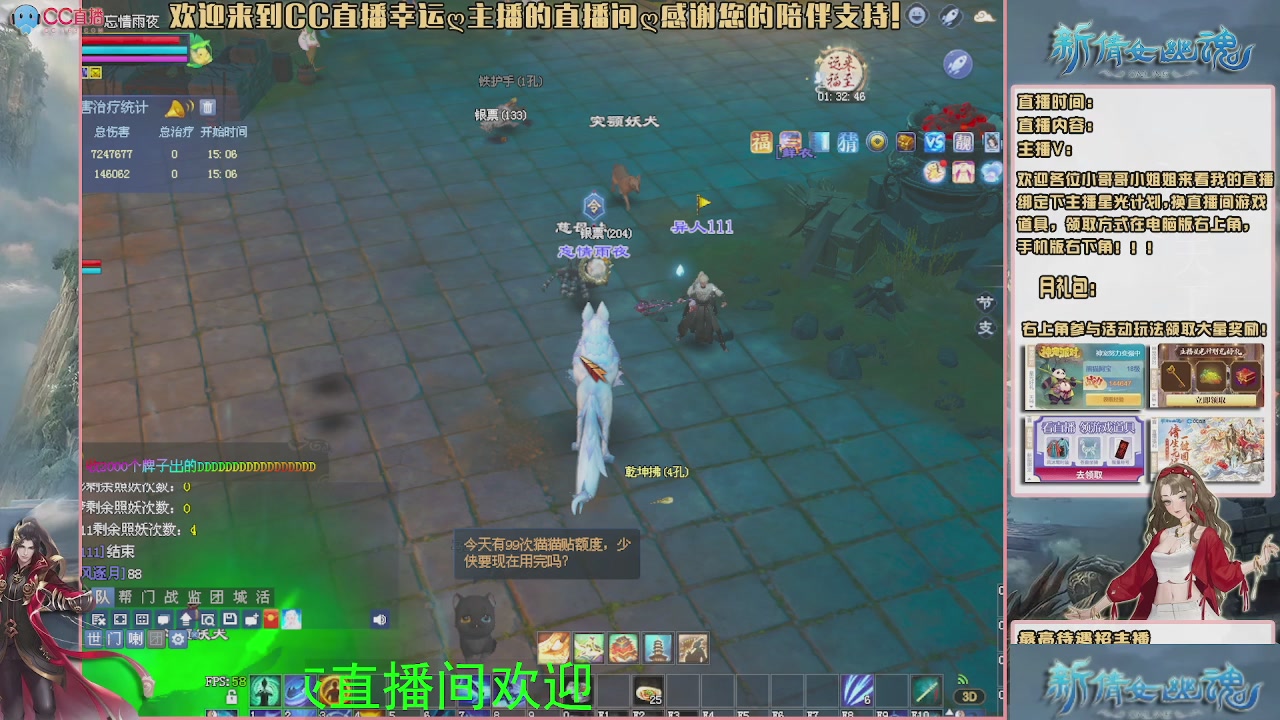Switch to the 帮 guild menu tab
This screenshot has height=720, width=1280.
(125, 597)
